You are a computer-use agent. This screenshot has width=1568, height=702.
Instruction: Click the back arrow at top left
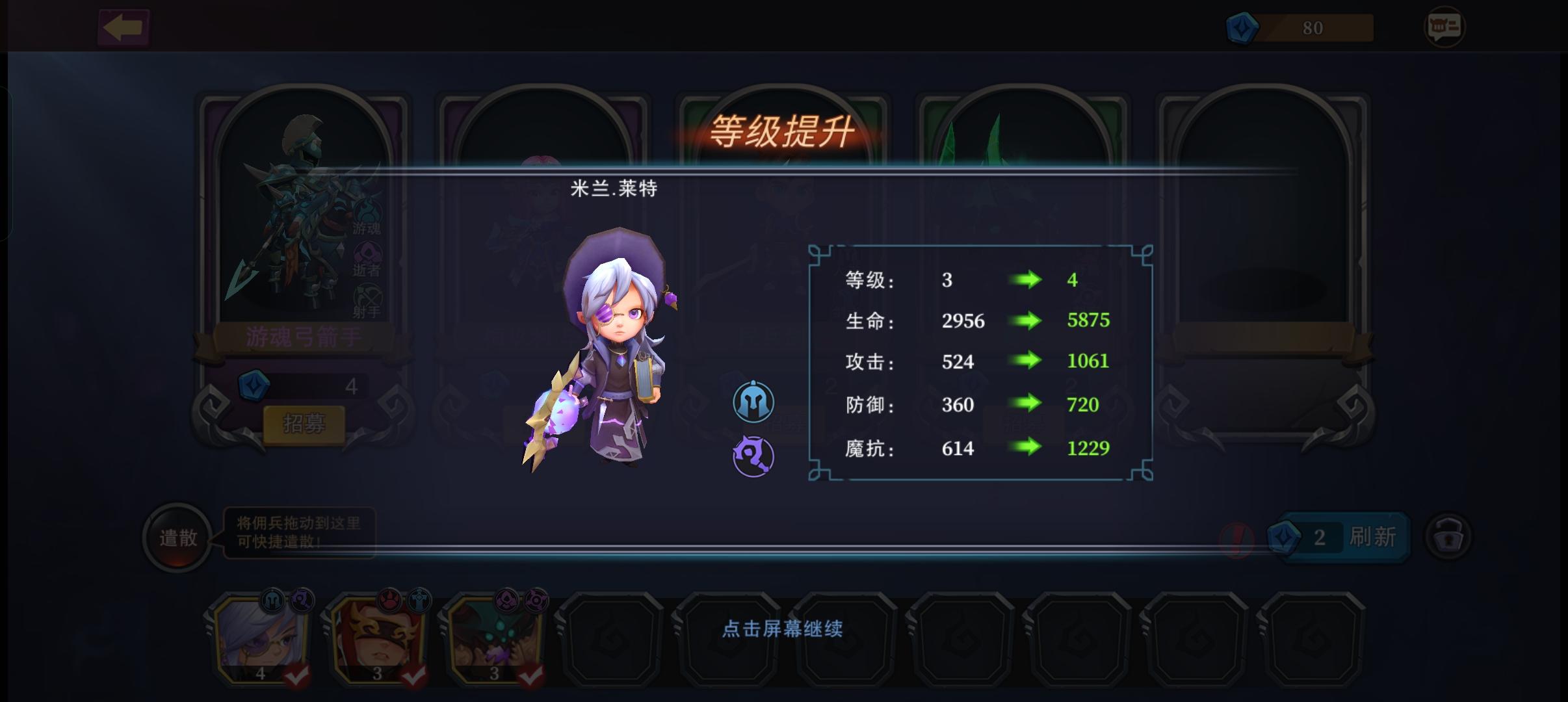124,26
